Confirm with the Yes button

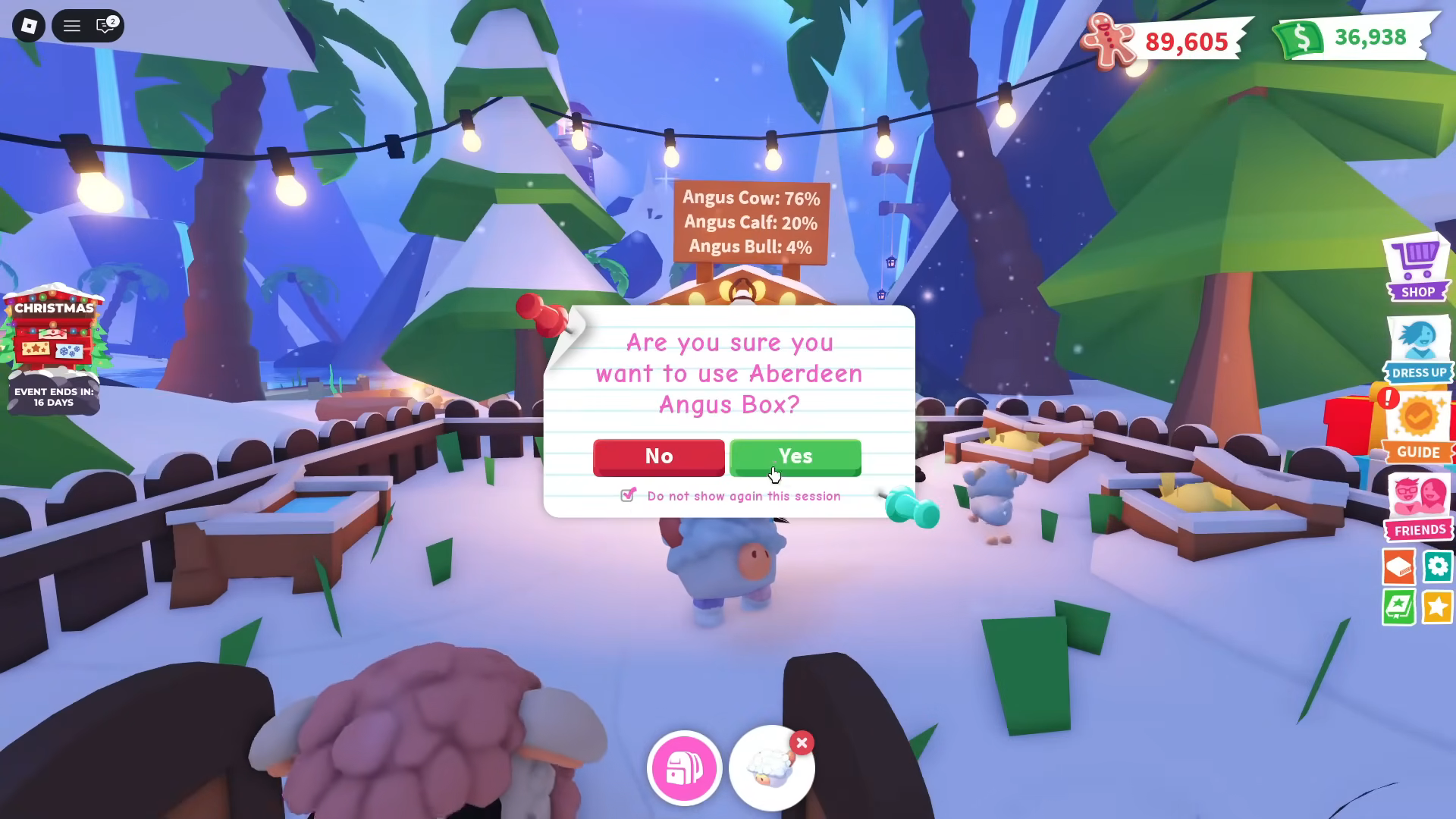coord(794,457)
